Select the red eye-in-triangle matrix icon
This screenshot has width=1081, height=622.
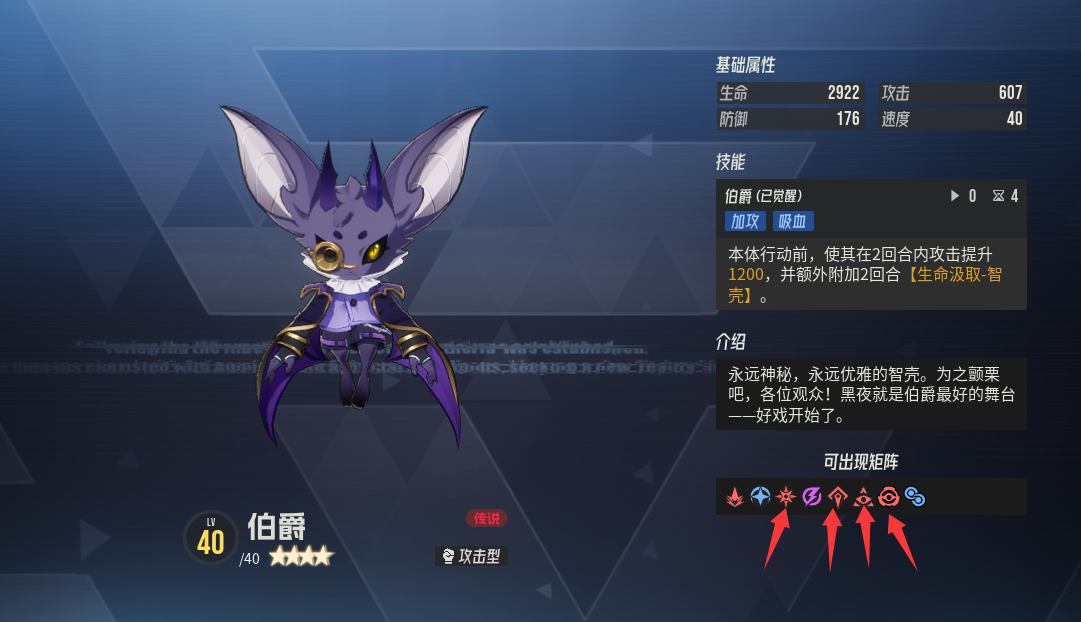863,496
